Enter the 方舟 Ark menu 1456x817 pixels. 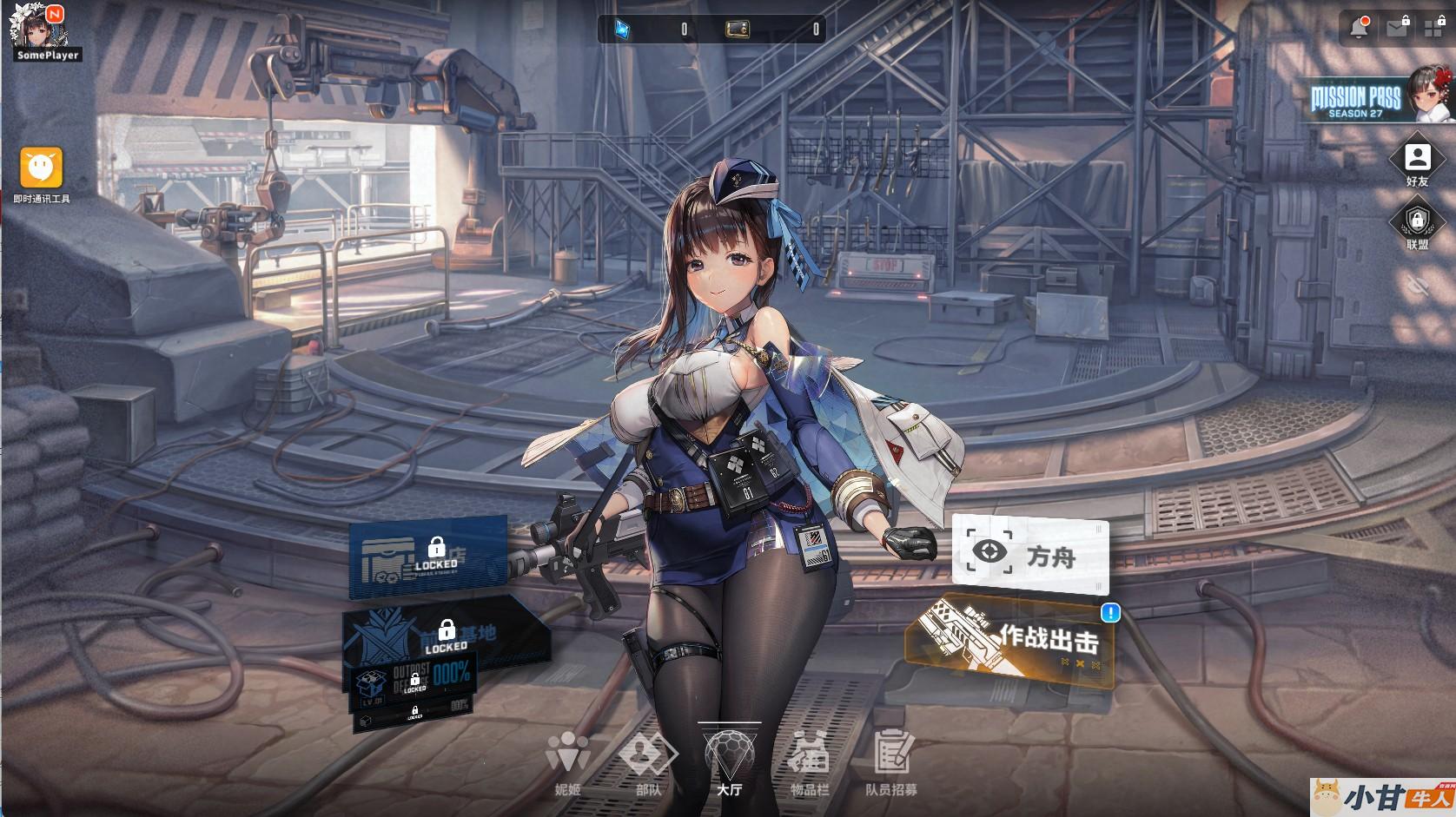coord(1030,555)
